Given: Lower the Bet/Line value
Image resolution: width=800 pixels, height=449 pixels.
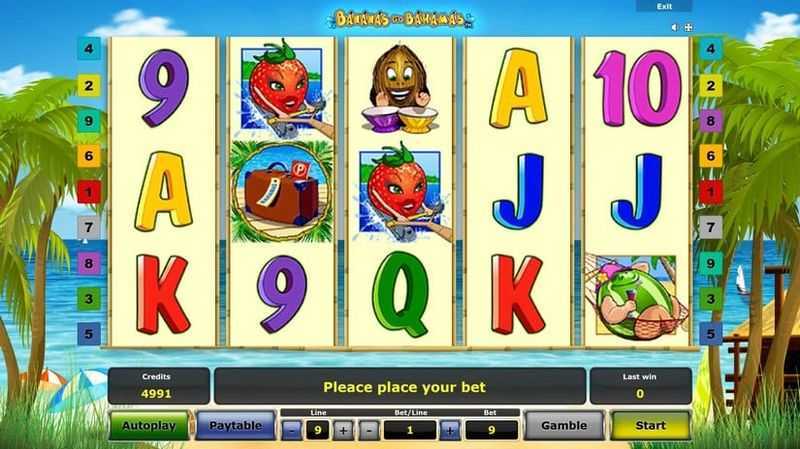Looking at the screenshot, I should [369, 430].
